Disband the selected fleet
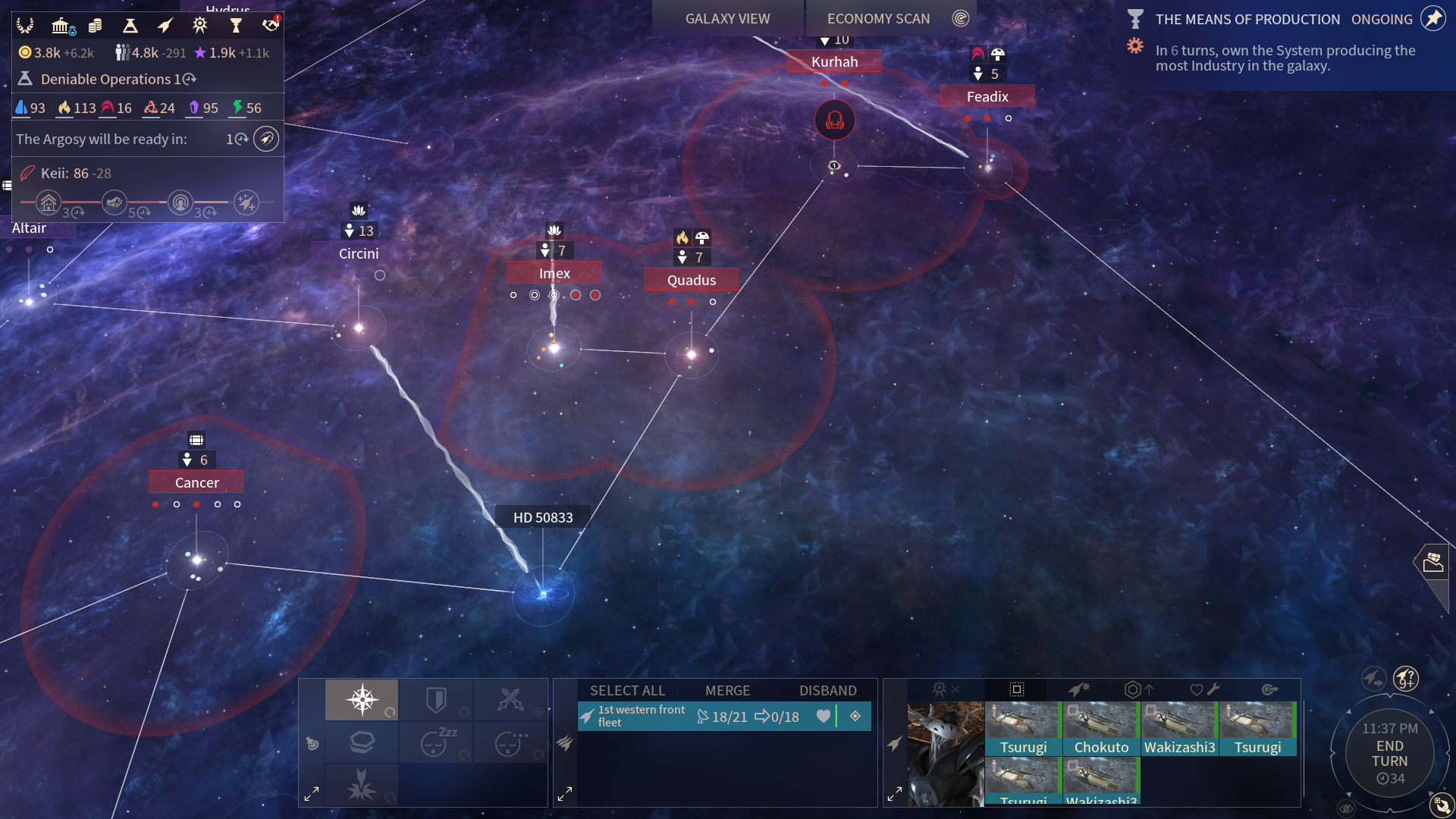The height and width of the screenshot is (819, 1456). click(x=827, y=690)
